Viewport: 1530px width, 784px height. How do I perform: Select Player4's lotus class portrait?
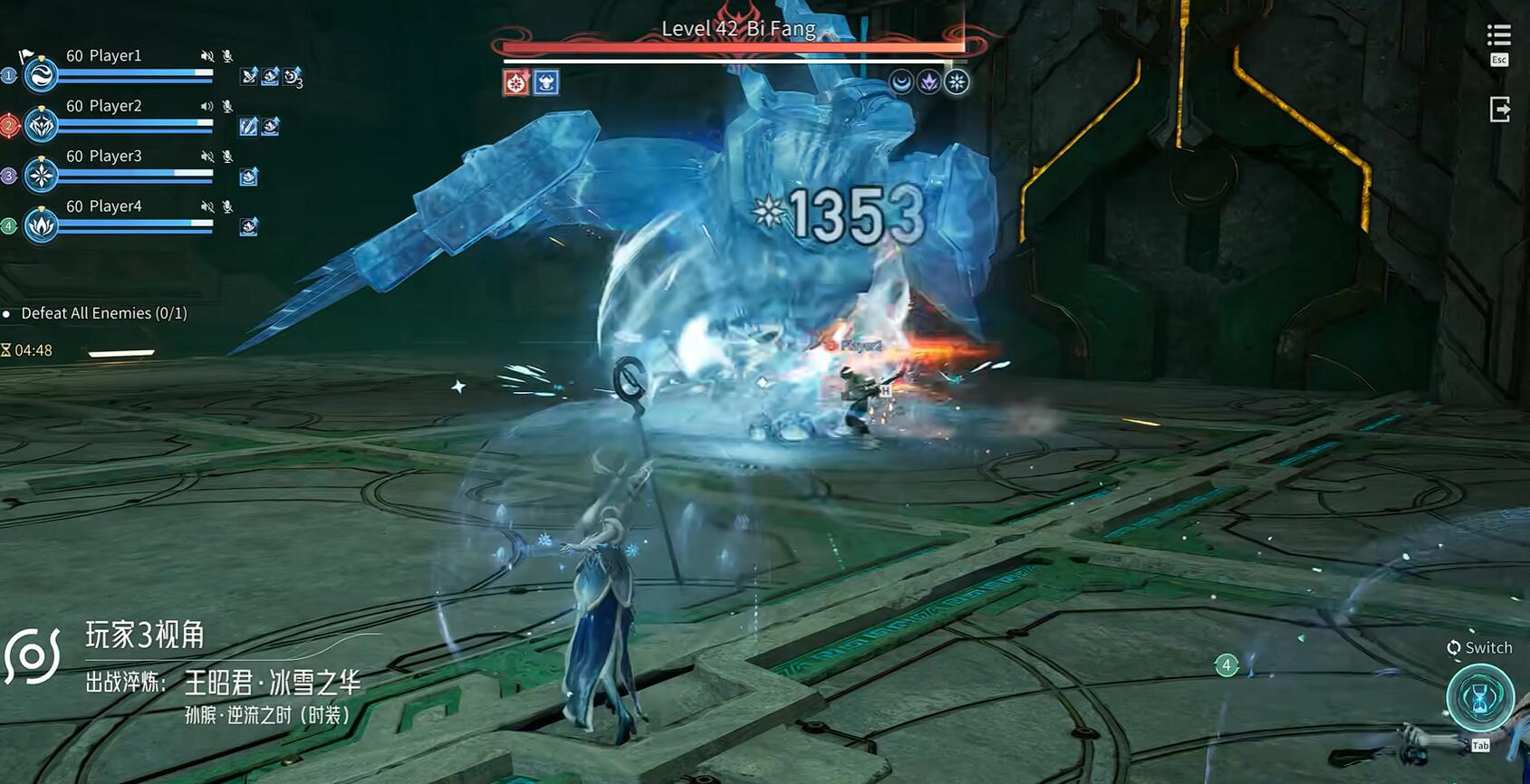(x=41, y=225)
